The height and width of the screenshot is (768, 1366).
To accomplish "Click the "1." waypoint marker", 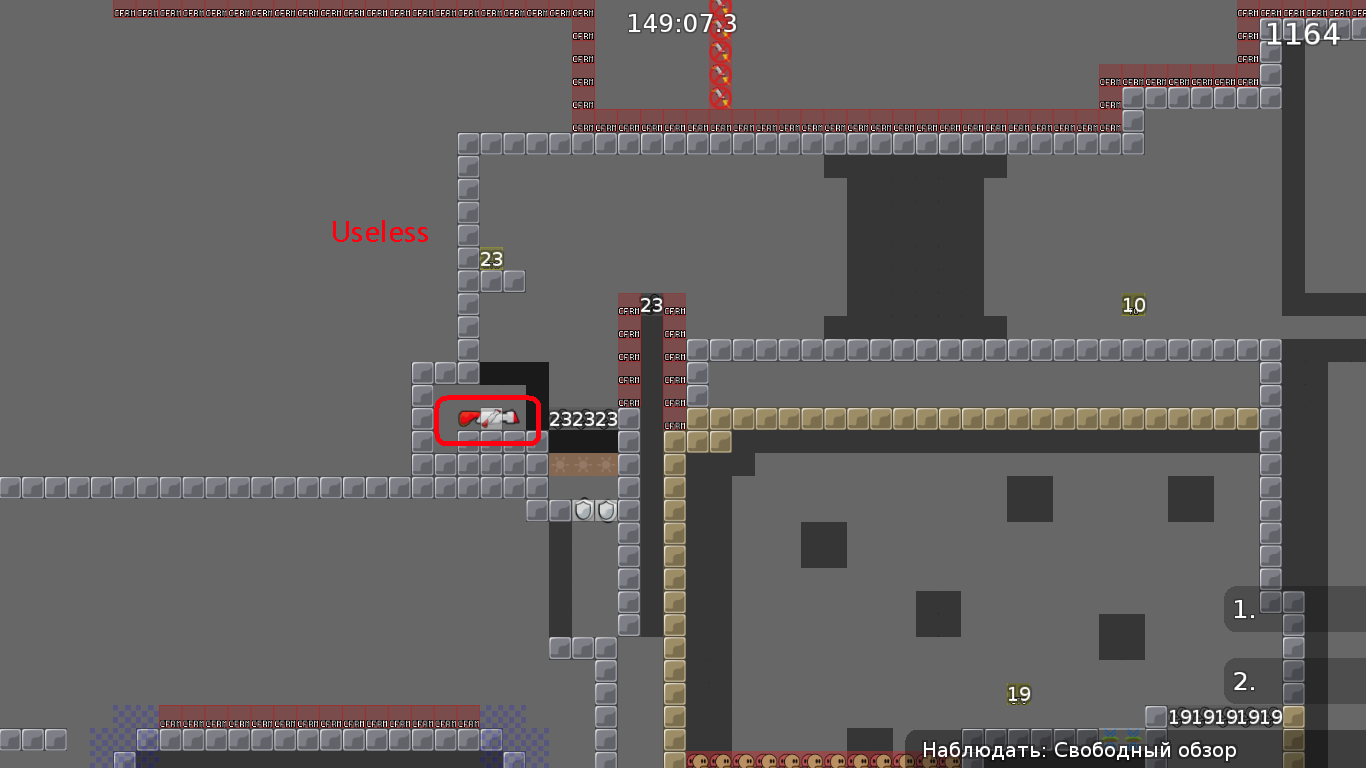I will tap(1243, 609).
